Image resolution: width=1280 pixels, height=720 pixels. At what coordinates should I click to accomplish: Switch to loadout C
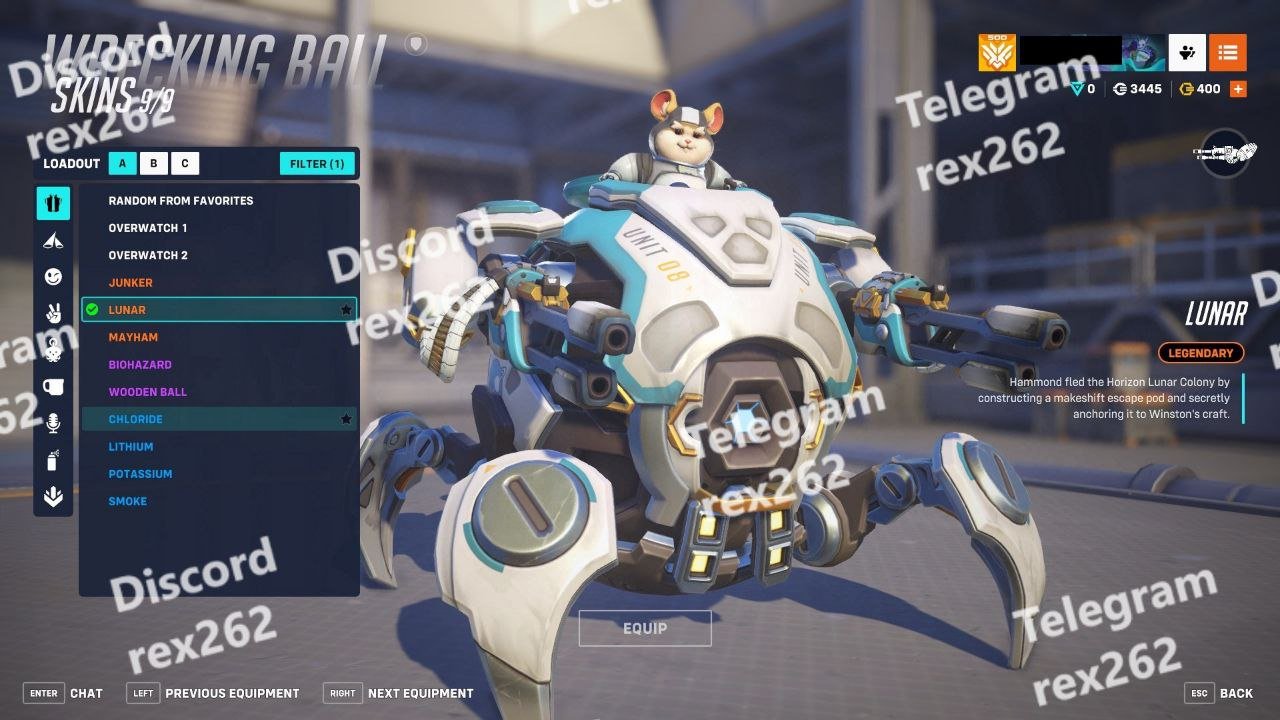(185, 164)
